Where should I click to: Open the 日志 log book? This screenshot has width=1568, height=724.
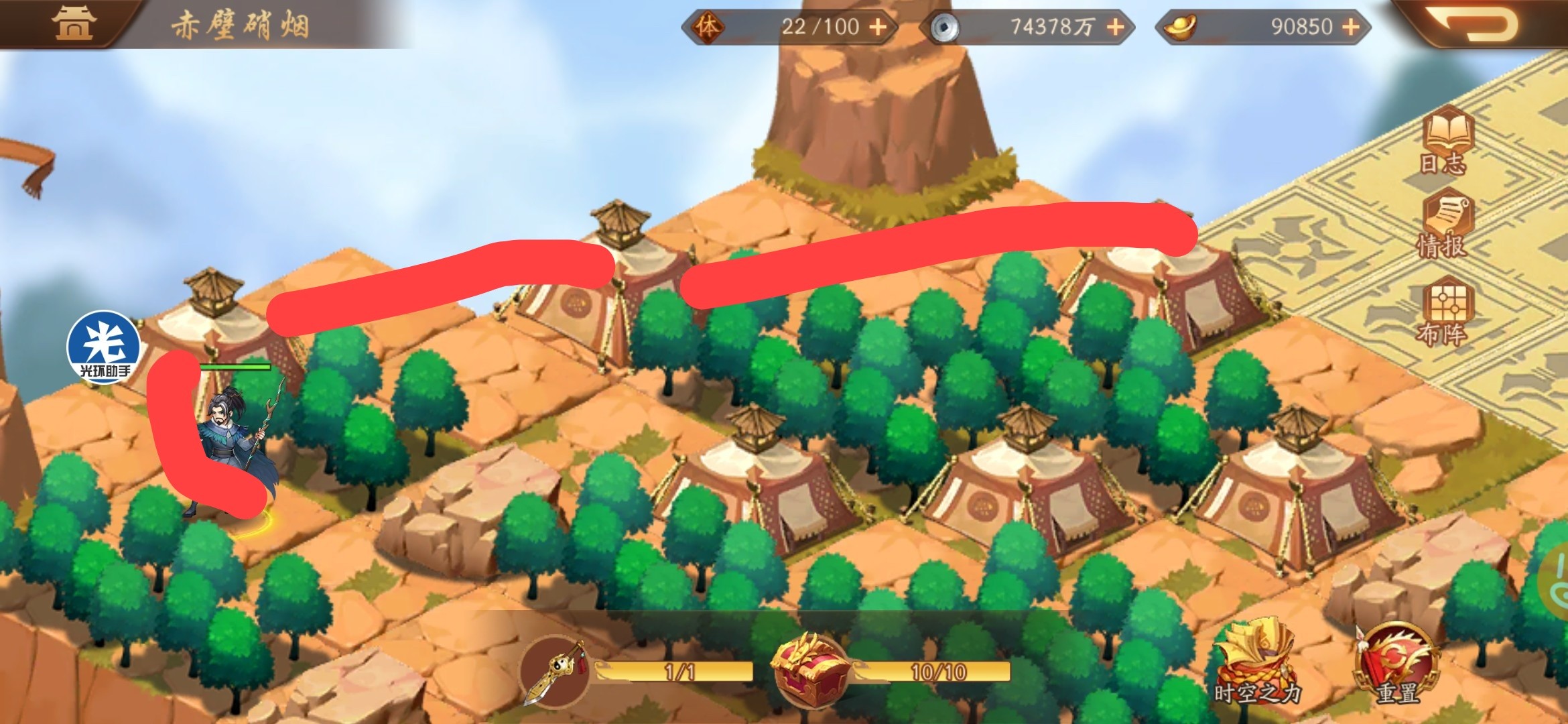[x=1447, y=142]
